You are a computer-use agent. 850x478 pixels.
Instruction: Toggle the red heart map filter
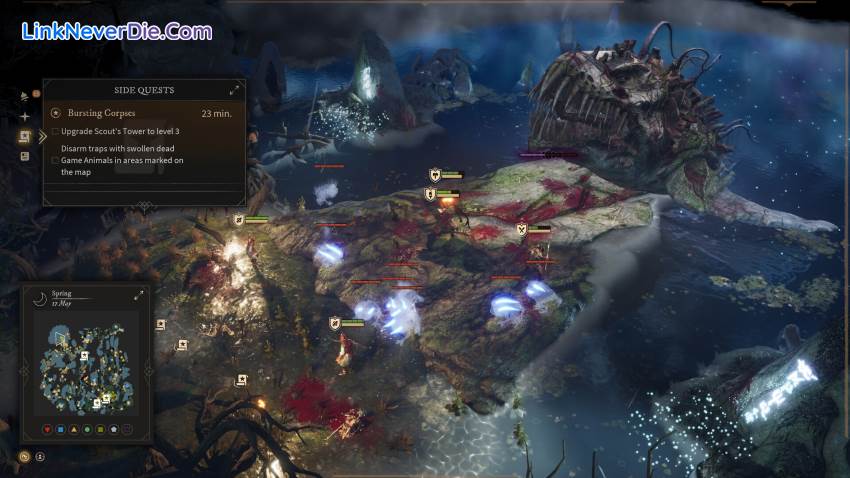(48, 430)
